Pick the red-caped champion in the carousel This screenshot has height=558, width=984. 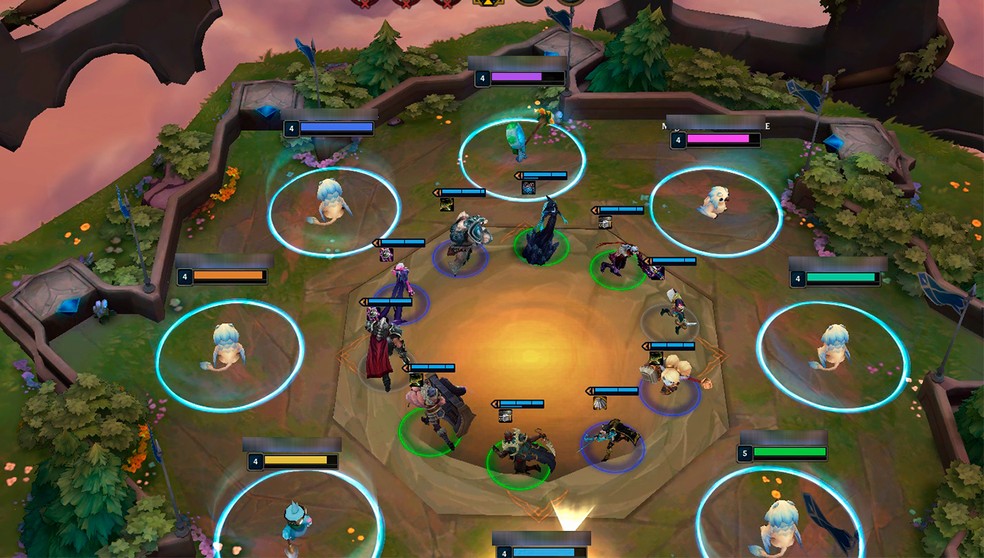coord(384,345)
